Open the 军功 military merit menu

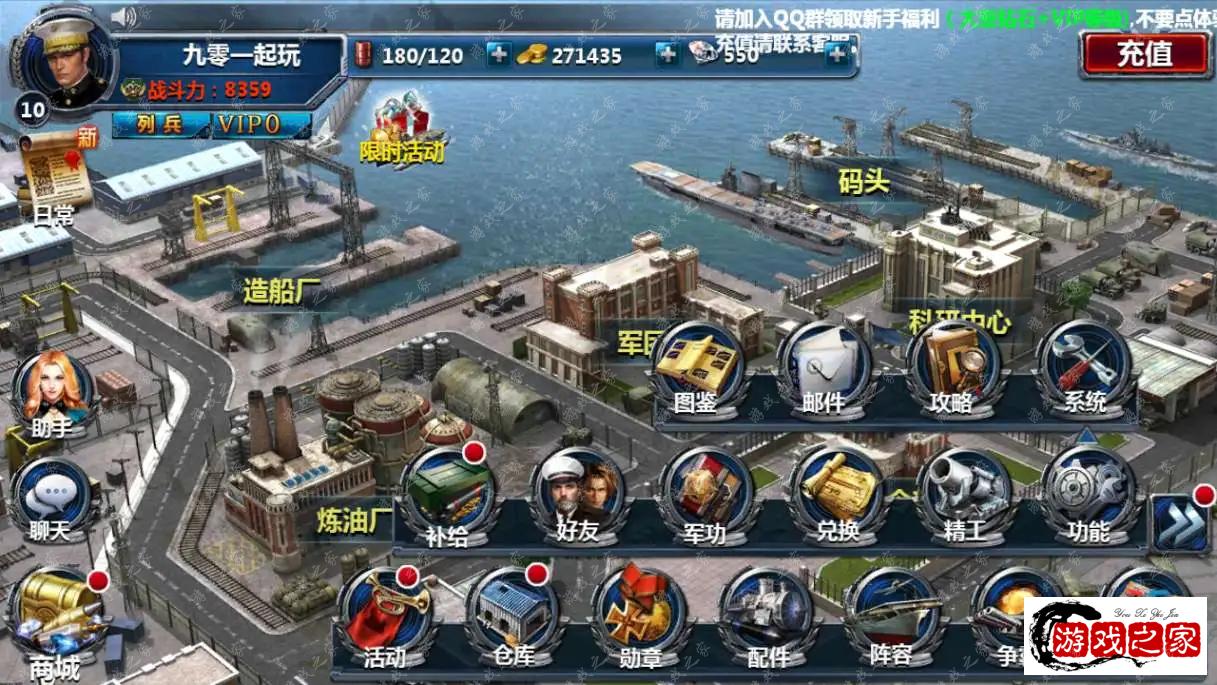[705, 497]
